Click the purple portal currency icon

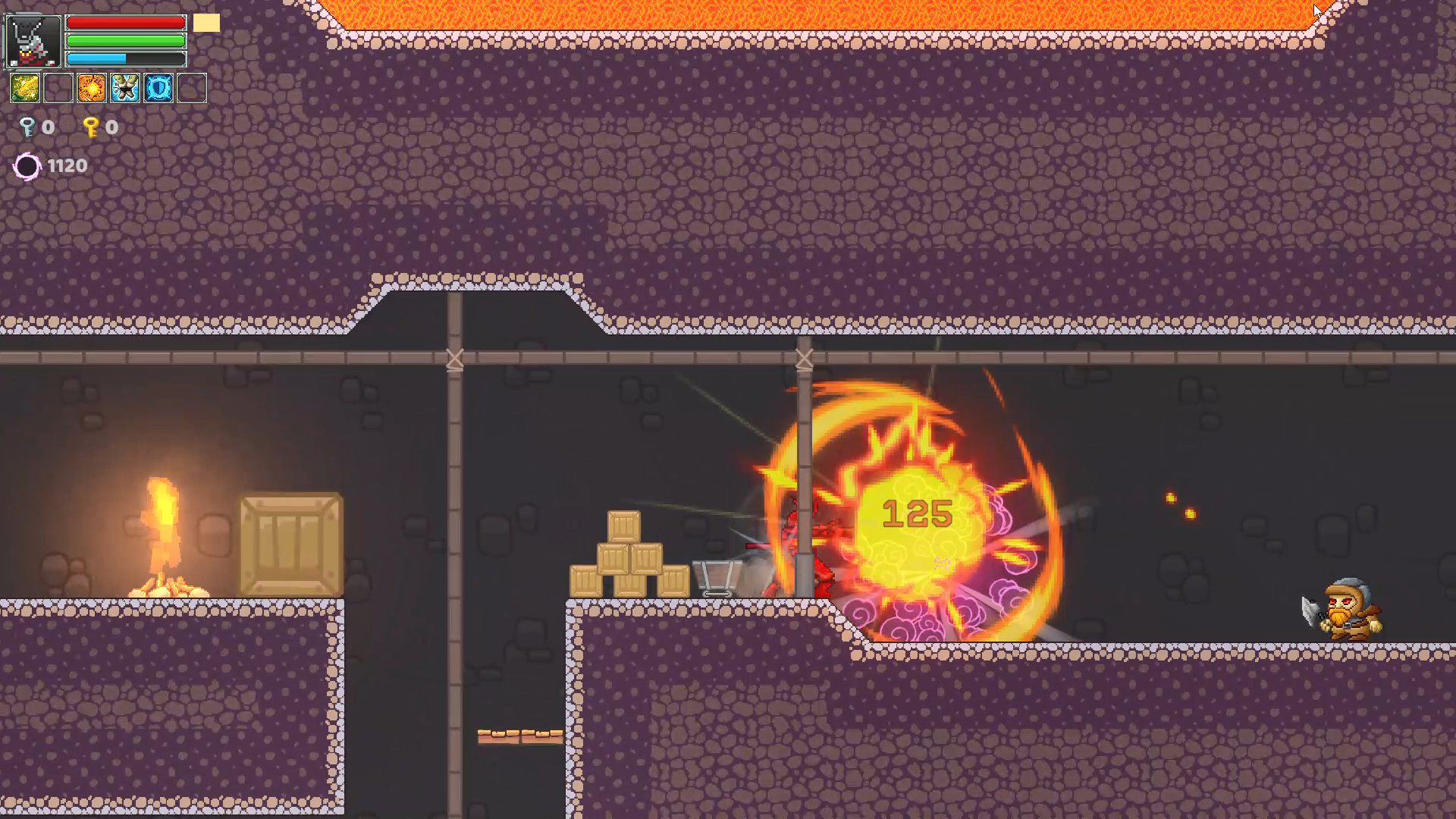(x=27, y=165)
